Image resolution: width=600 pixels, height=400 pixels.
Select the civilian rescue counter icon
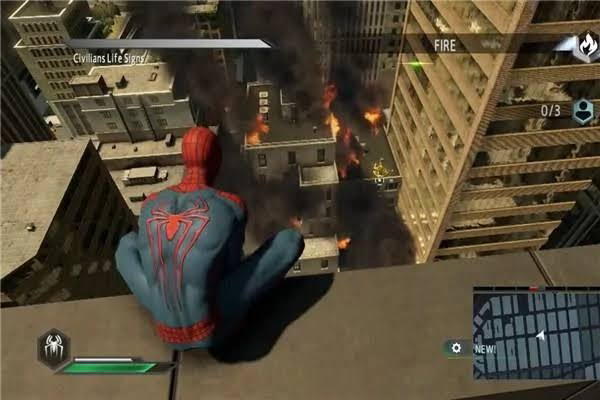click(x=582, y=111)
